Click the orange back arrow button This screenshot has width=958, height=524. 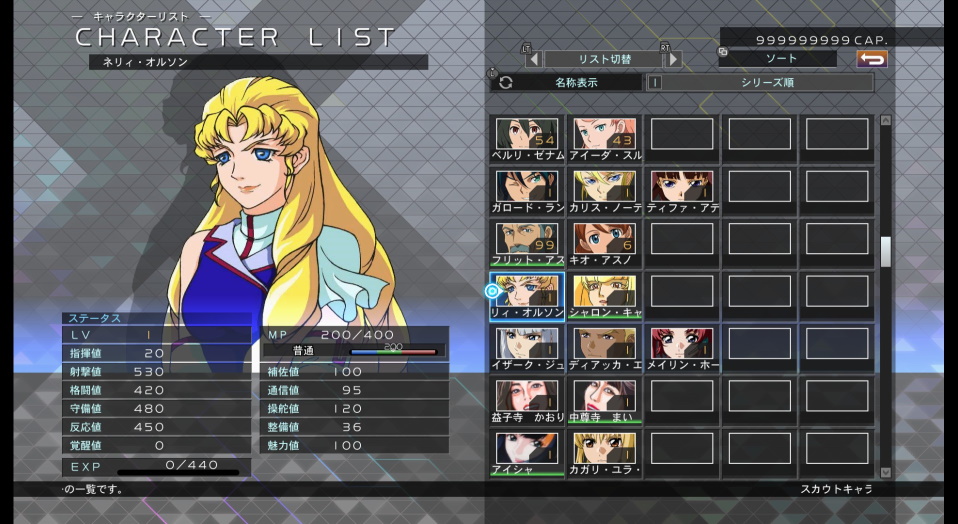(x=872, y=59)
